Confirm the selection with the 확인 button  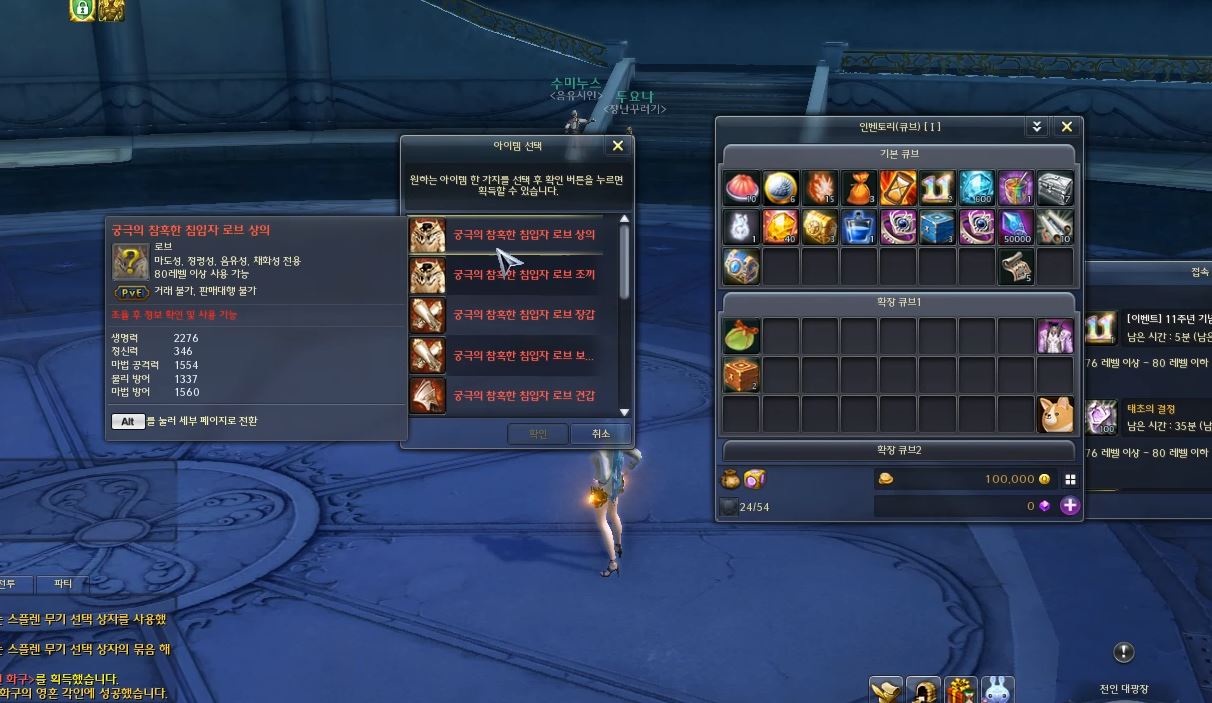(x=538, y=434)
